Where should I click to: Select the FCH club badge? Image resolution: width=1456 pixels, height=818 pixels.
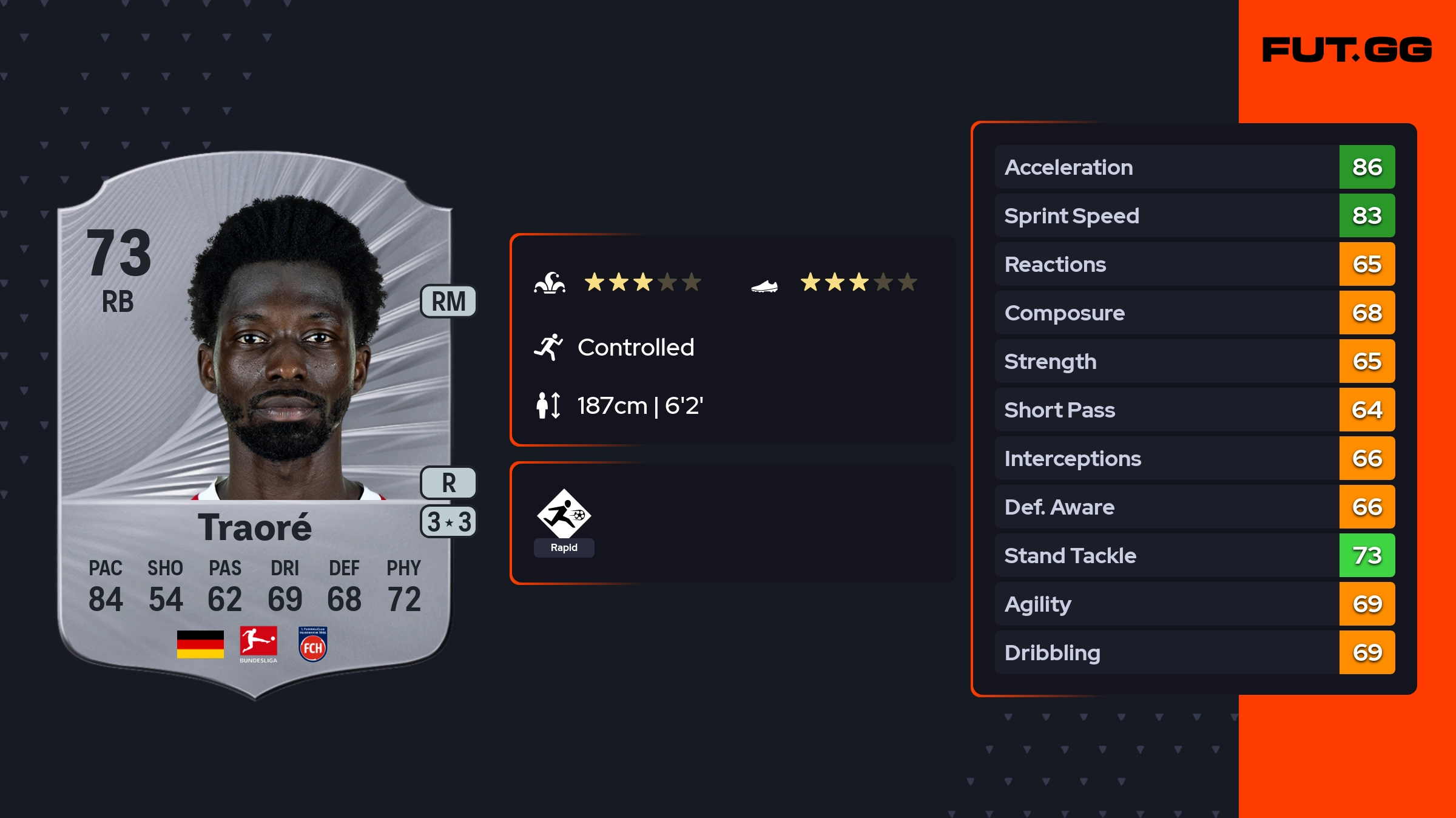(313, 644)
